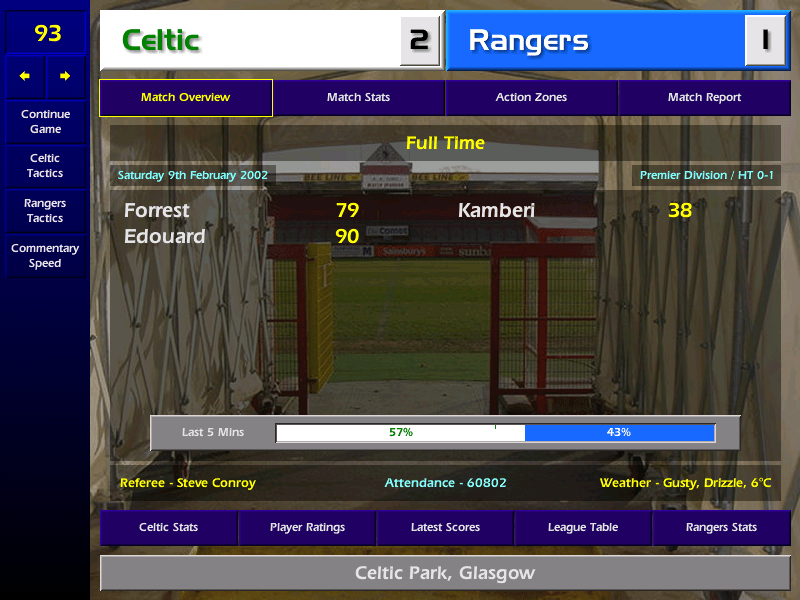800x600 pixels.
Task: Click goalscorer Kamberi's name
Action: (496, 211)
